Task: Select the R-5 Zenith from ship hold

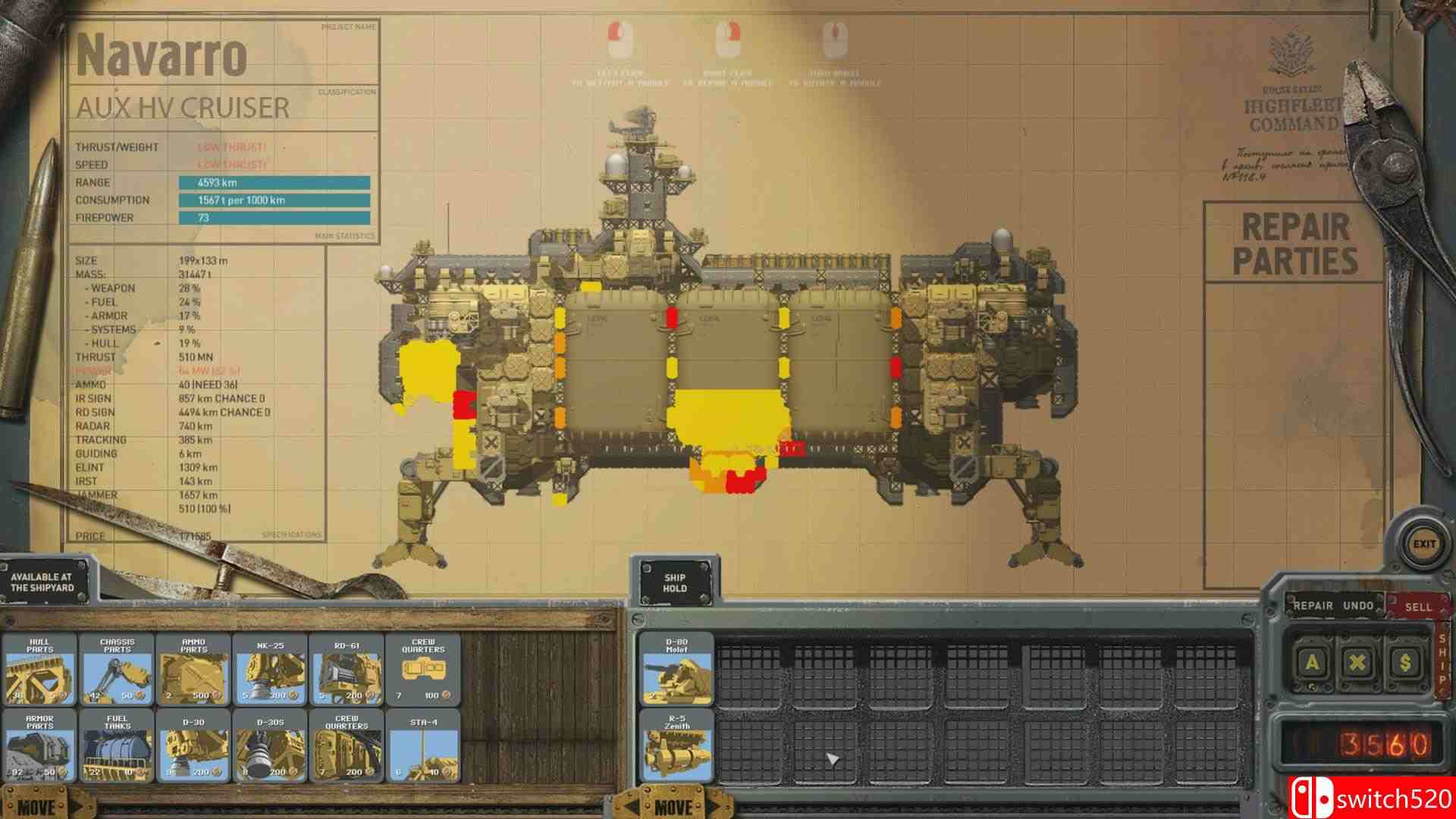Action: 675,747
